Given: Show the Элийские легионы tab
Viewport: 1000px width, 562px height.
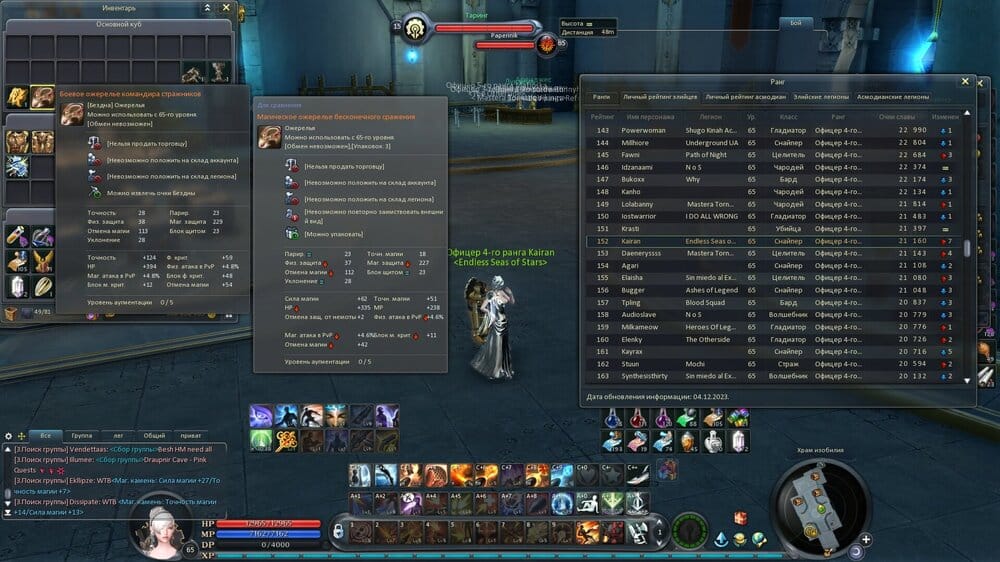Looking at the screenshot, I should tap(819, 97).
